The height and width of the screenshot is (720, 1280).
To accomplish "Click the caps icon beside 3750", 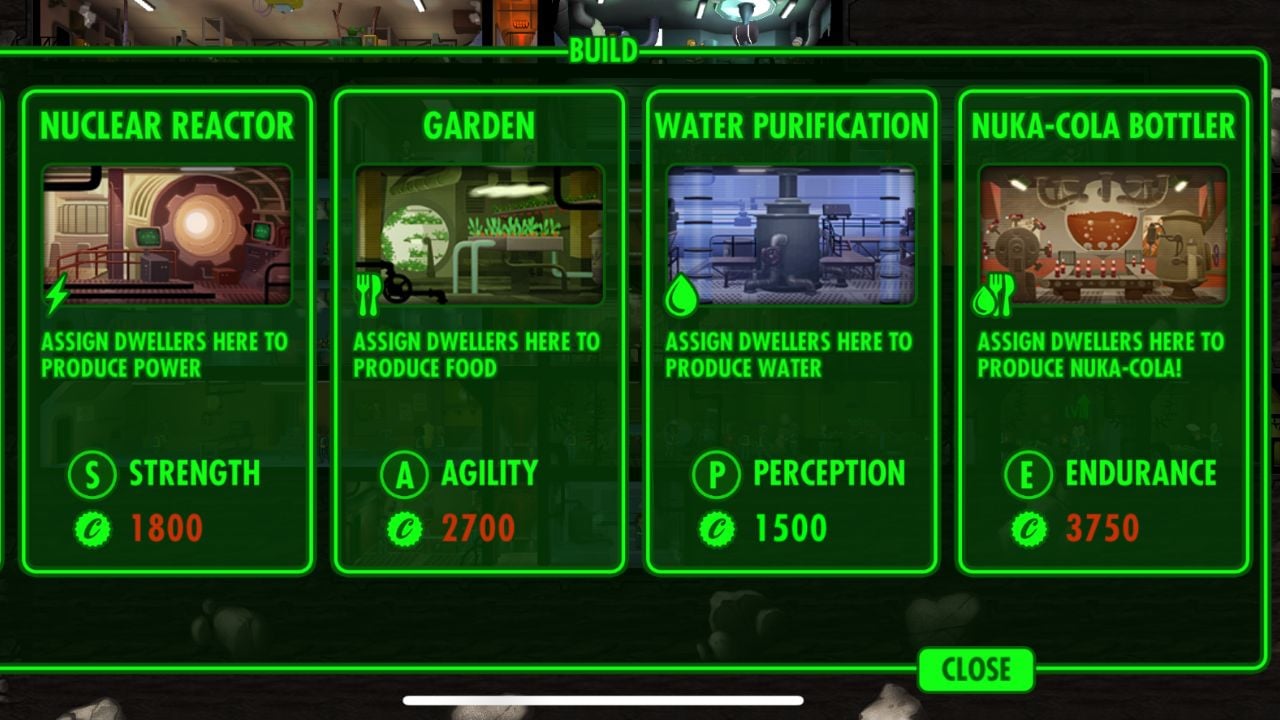I will coord(1027,527).
